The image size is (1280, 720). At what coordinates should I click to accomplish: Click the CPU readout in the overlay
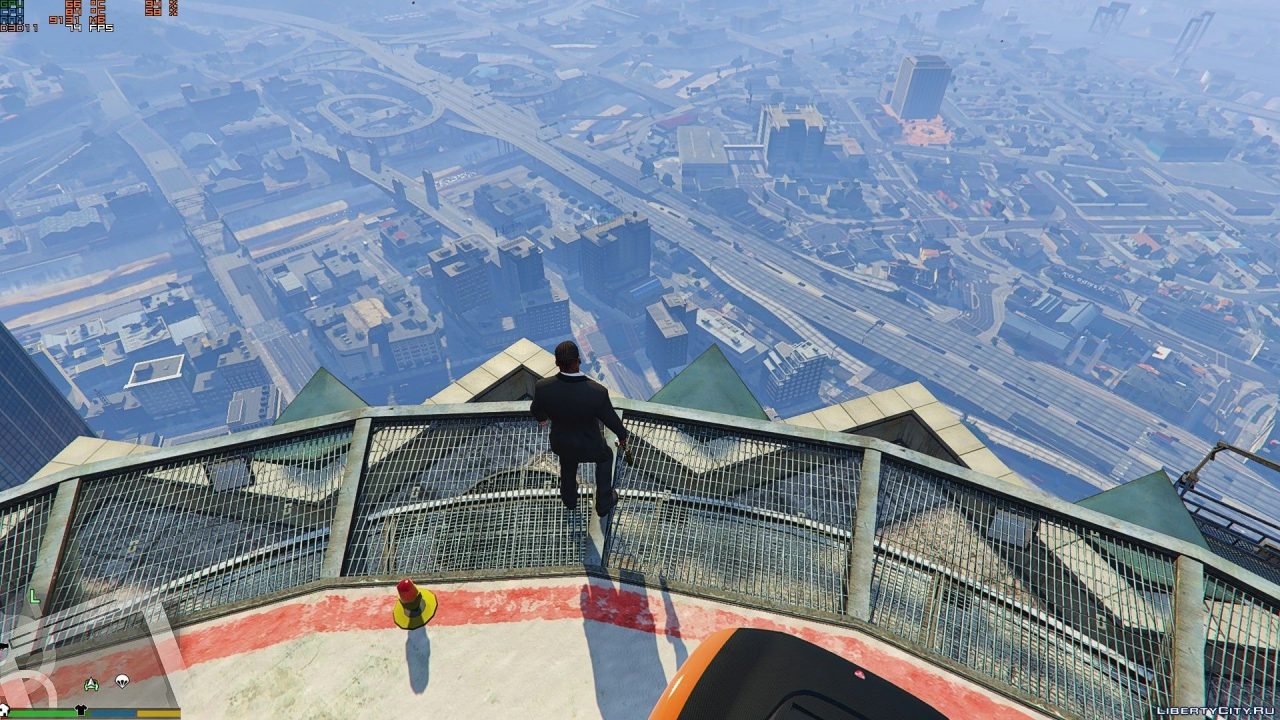tap(10, 12)
